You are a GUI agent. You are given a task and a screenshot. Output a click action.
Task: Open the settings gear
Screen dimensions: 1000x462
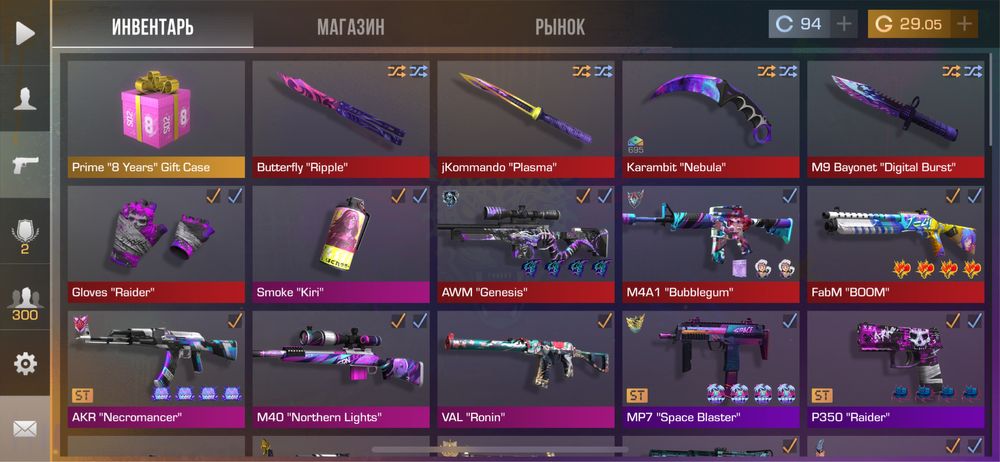pos(25,363)
